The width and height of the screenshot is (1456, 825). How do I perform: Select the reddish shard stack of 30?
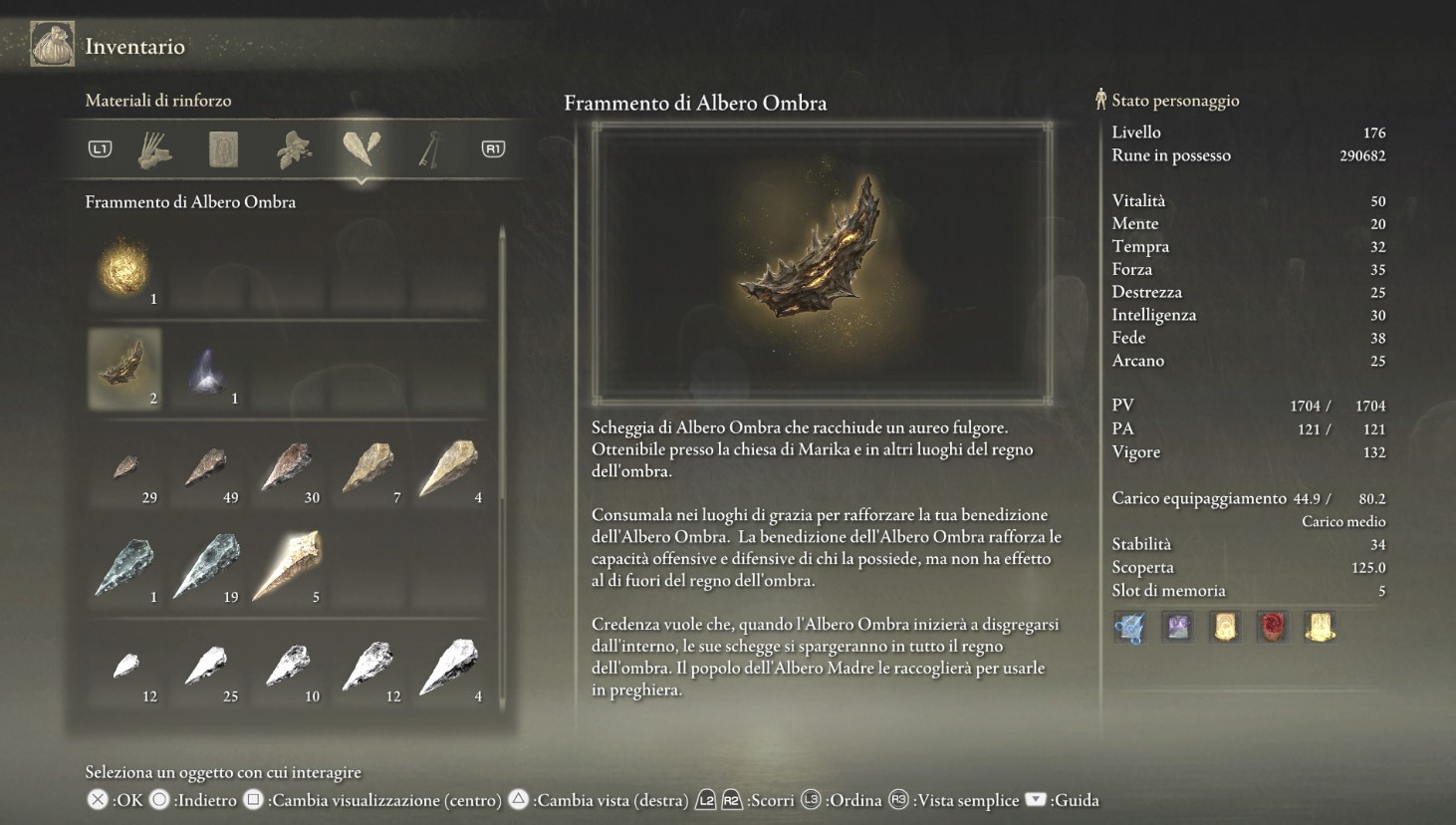[288, 468]
